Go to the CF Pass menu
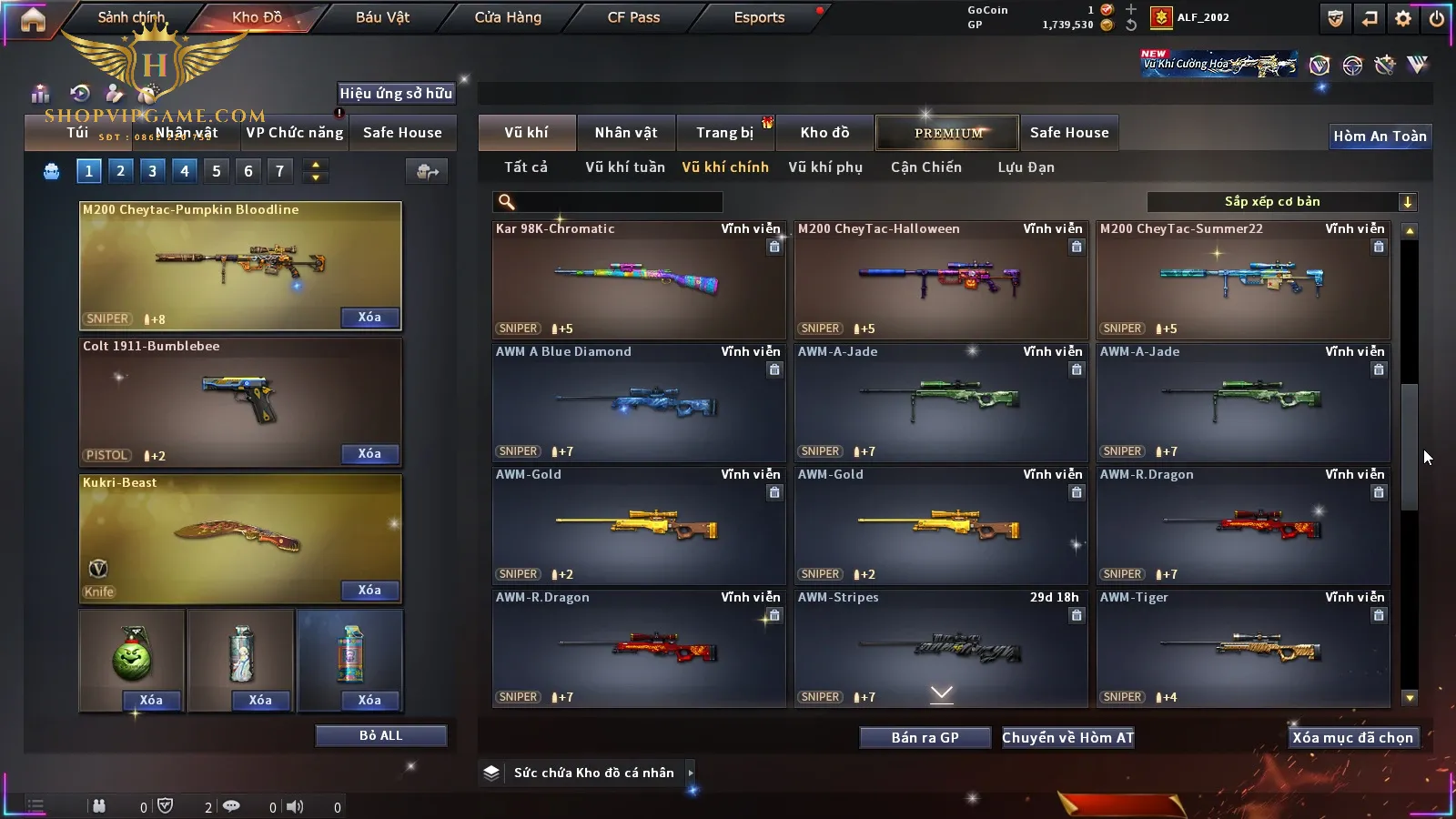Image resolution: width=1456 pixels, height=819 pixels. point(633,17)
